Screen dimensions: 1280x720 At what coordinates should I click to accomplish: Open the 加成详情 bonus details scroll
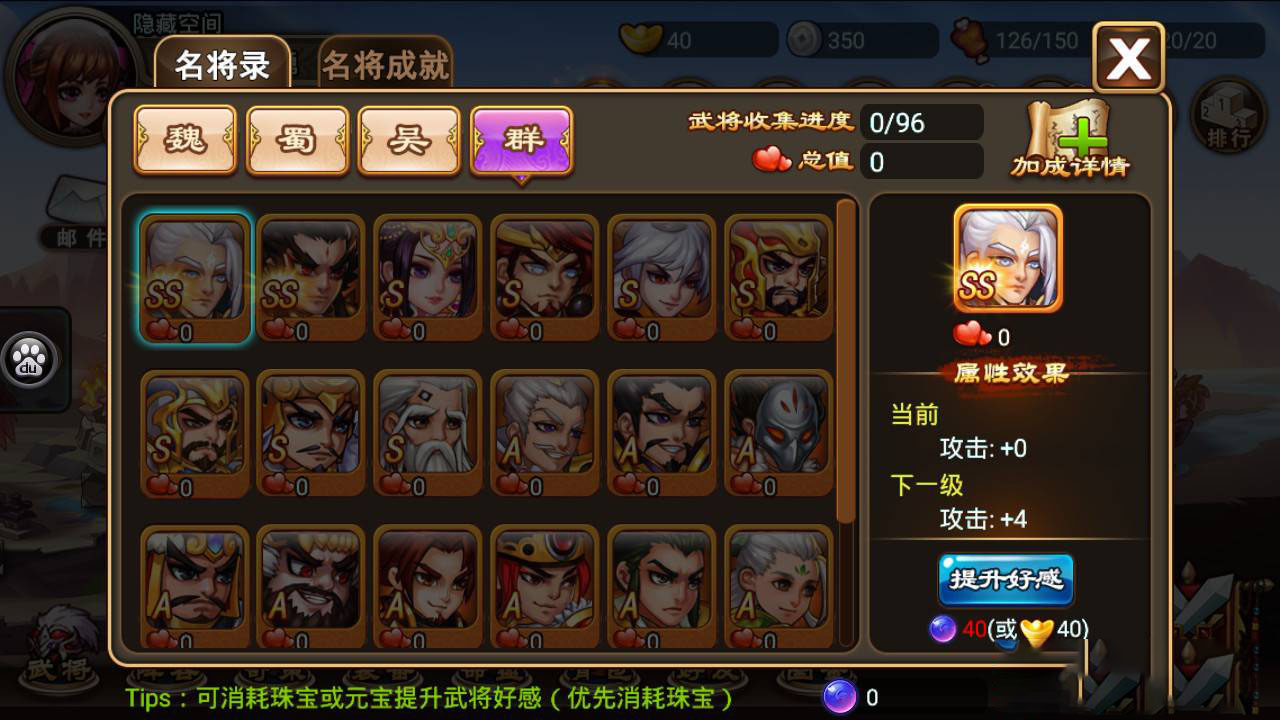1071,135
